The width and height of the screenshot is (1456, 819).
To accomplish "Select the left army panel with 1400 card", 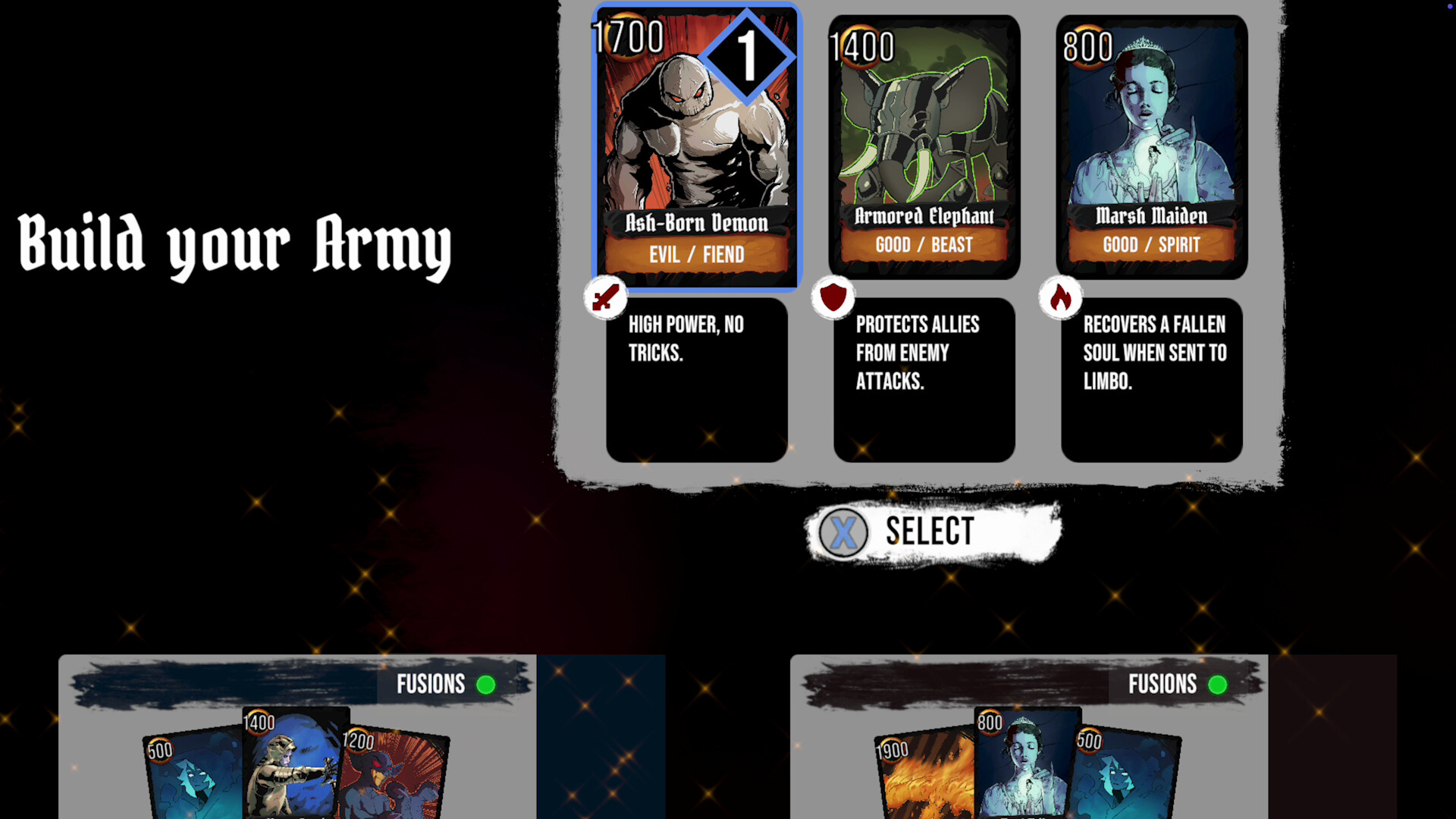I will point(297,736).
